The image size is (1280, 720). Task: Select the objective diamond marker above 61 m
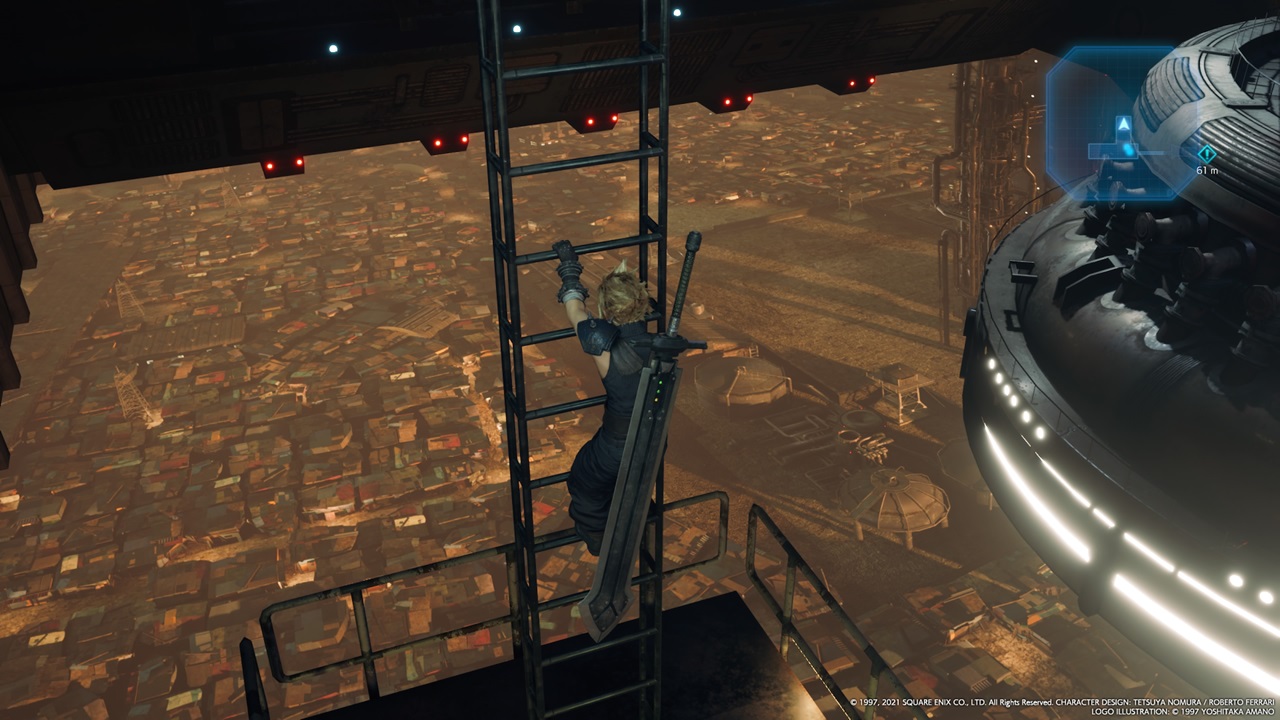(1206, 153)
